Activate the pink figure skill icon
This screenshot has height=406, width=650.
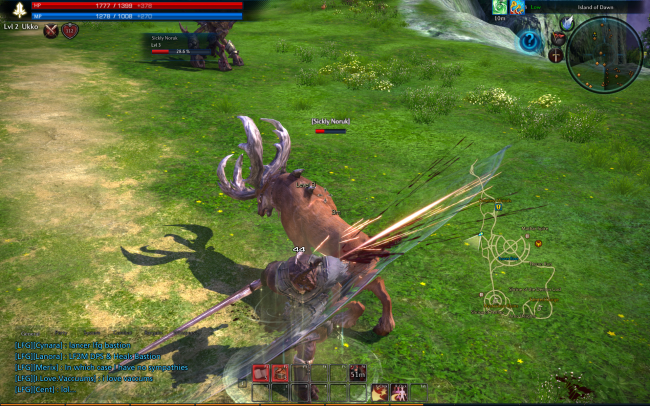pos(398,393)
